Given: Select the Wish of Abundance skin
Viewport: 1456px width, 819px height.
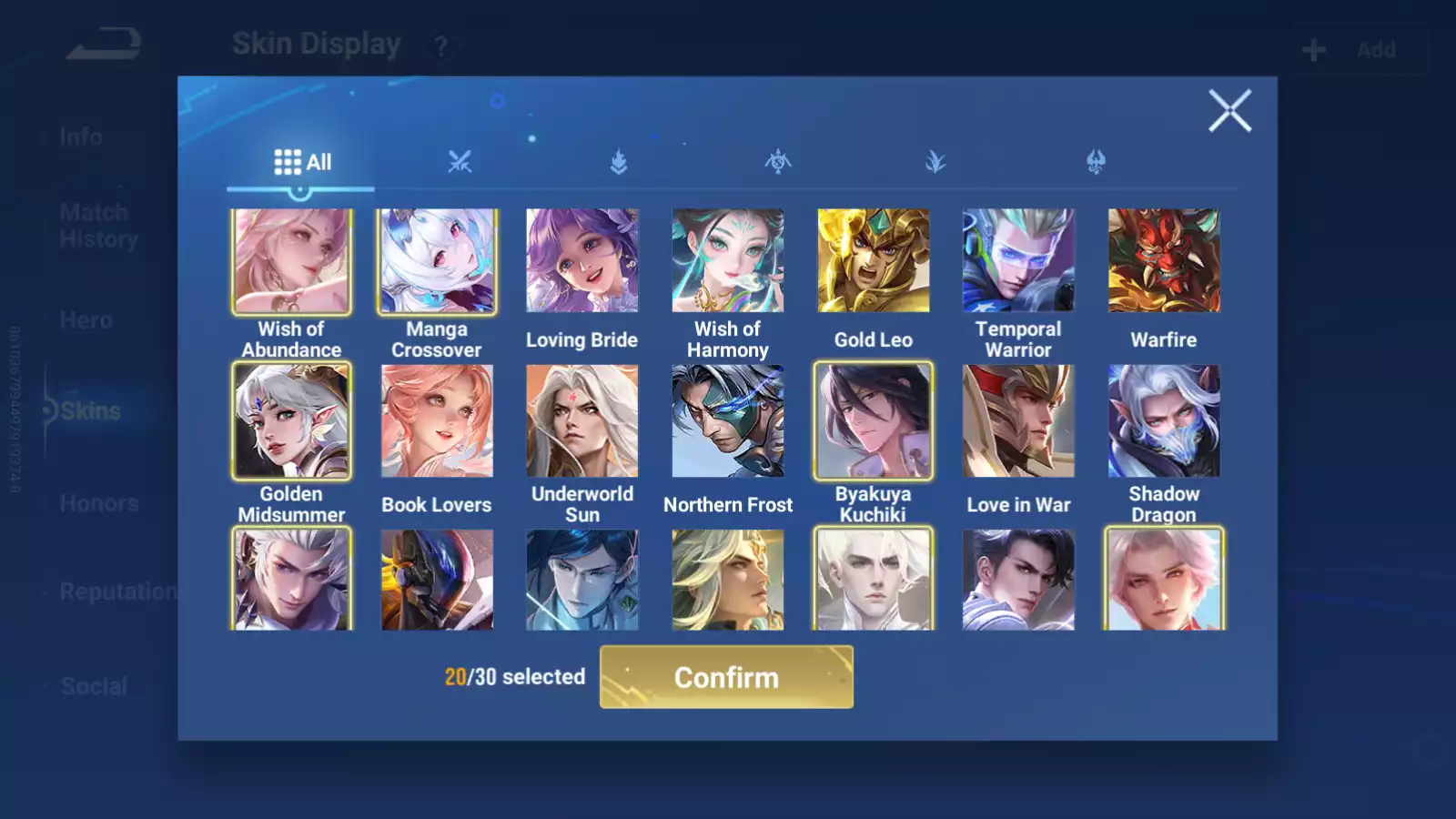Looking at the screenshot, I should tap(291, 262).
